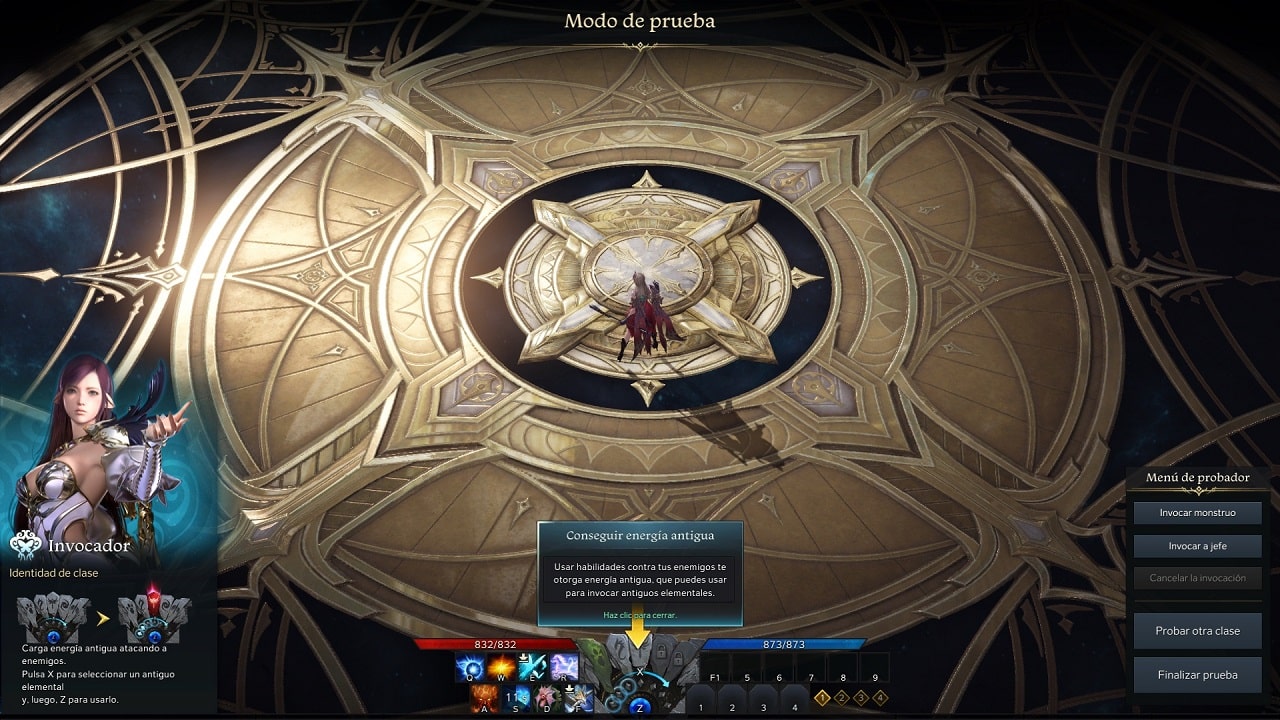
Task: Choose Probar otra clase
Action: point(1197,631)
